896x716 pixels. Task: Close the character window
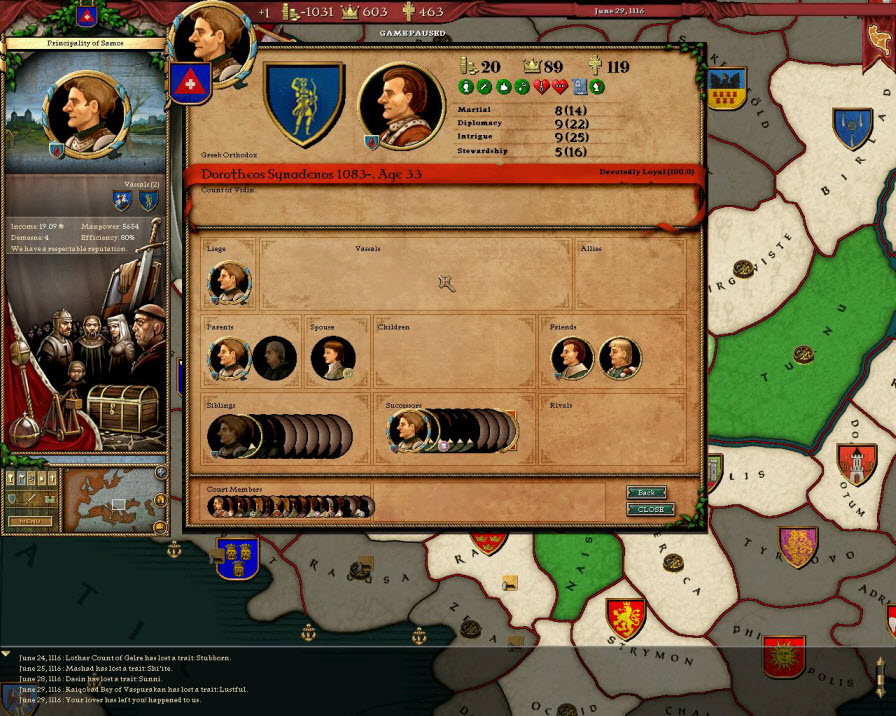click(x=650, y=509)
